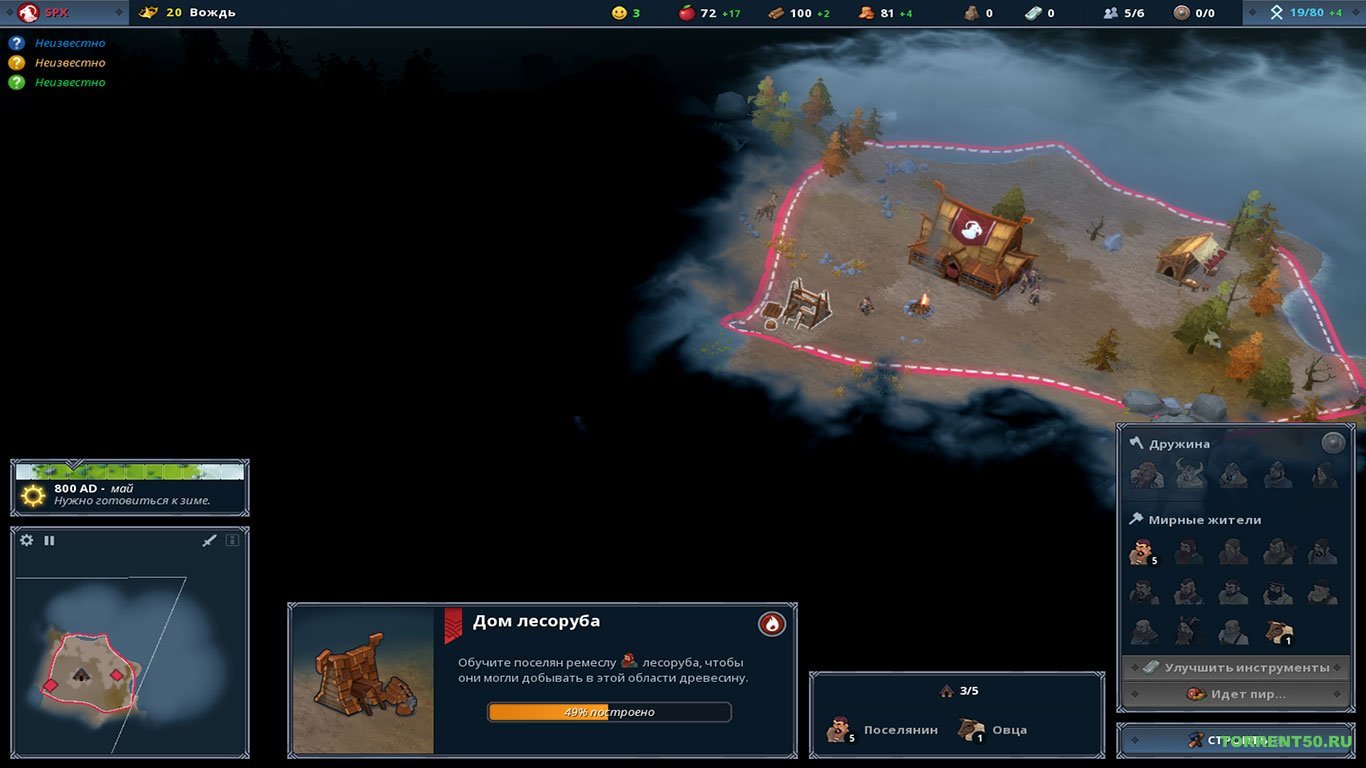Toggle military view with sword icon on minimap
Viewport: 1366px width, 768px height.
tap(209, 540)
